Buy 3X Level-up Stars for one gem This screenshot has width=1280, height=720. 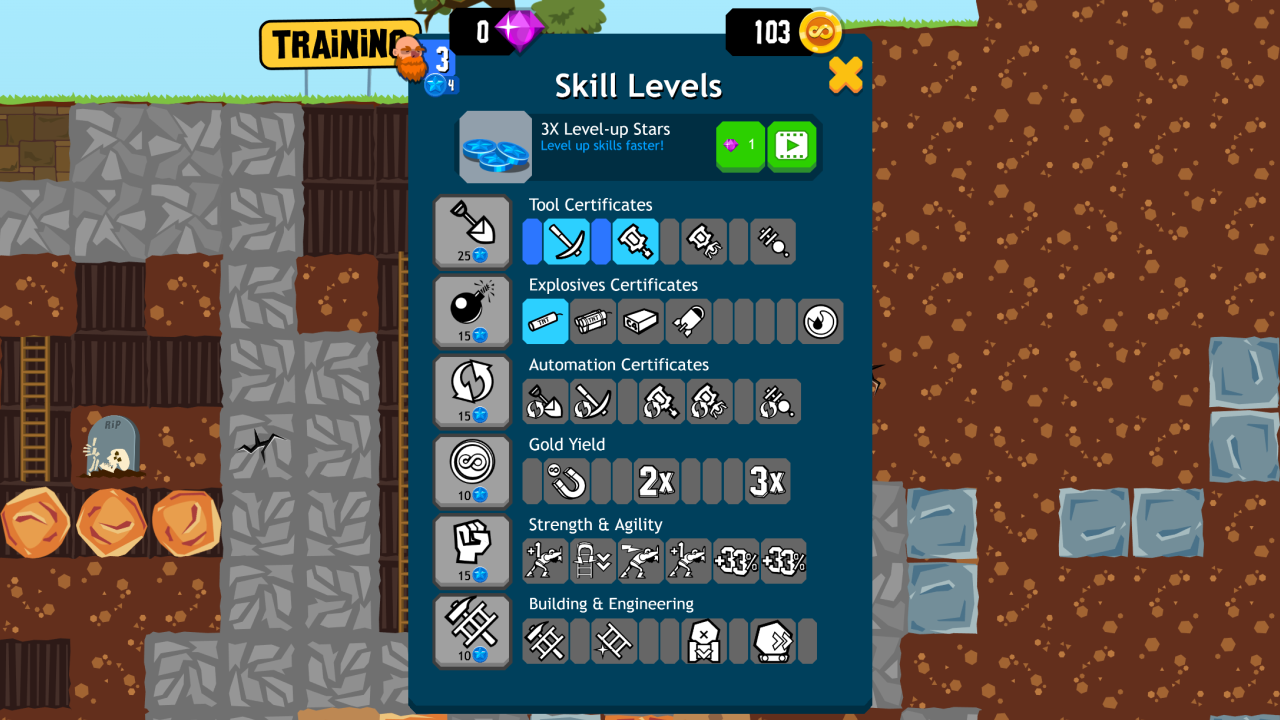pyautogui.click(x=739, y=146)
